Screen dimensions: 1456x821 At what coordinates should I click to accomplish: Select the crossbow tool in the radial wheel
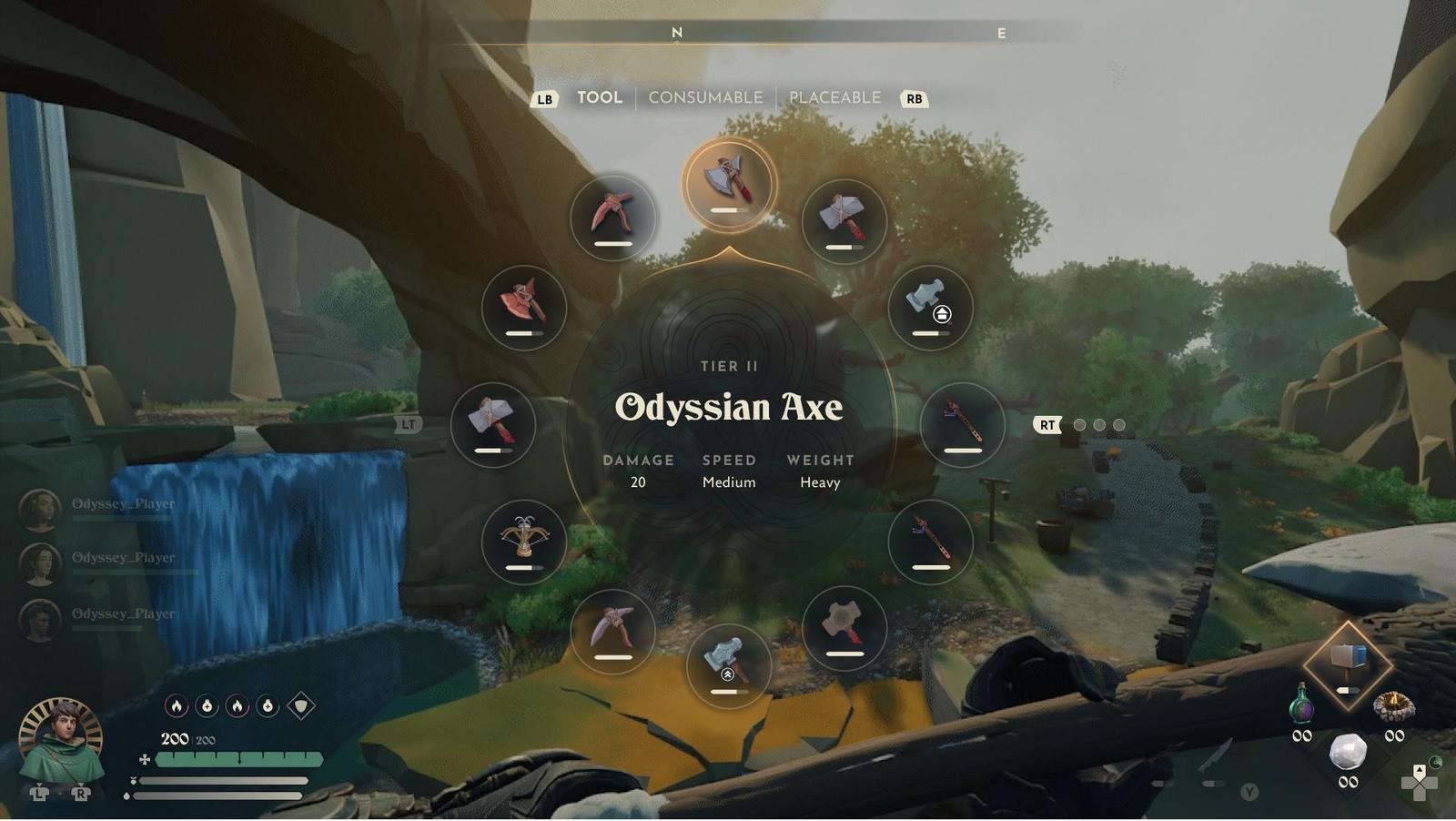(x=526, y=541)
